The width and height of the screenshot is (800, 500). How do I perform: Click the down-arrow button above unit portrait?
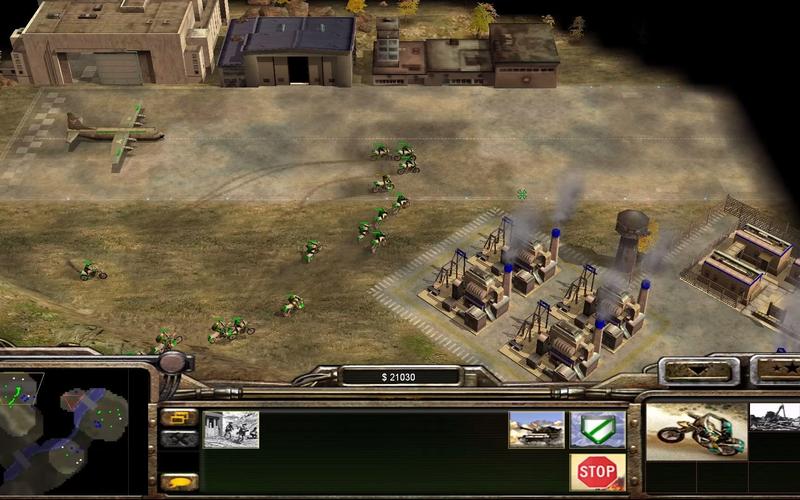click(x=700, y=370)
